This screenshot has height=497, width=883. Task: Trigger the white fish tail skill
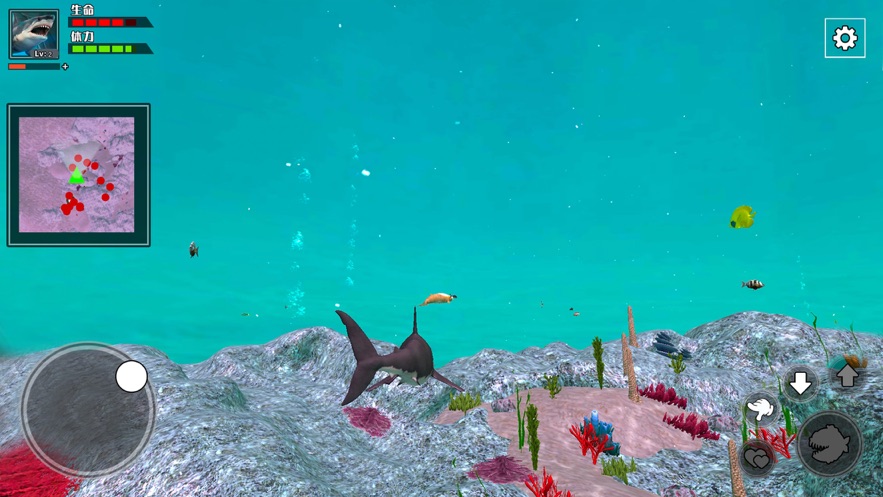pos(761,409)
